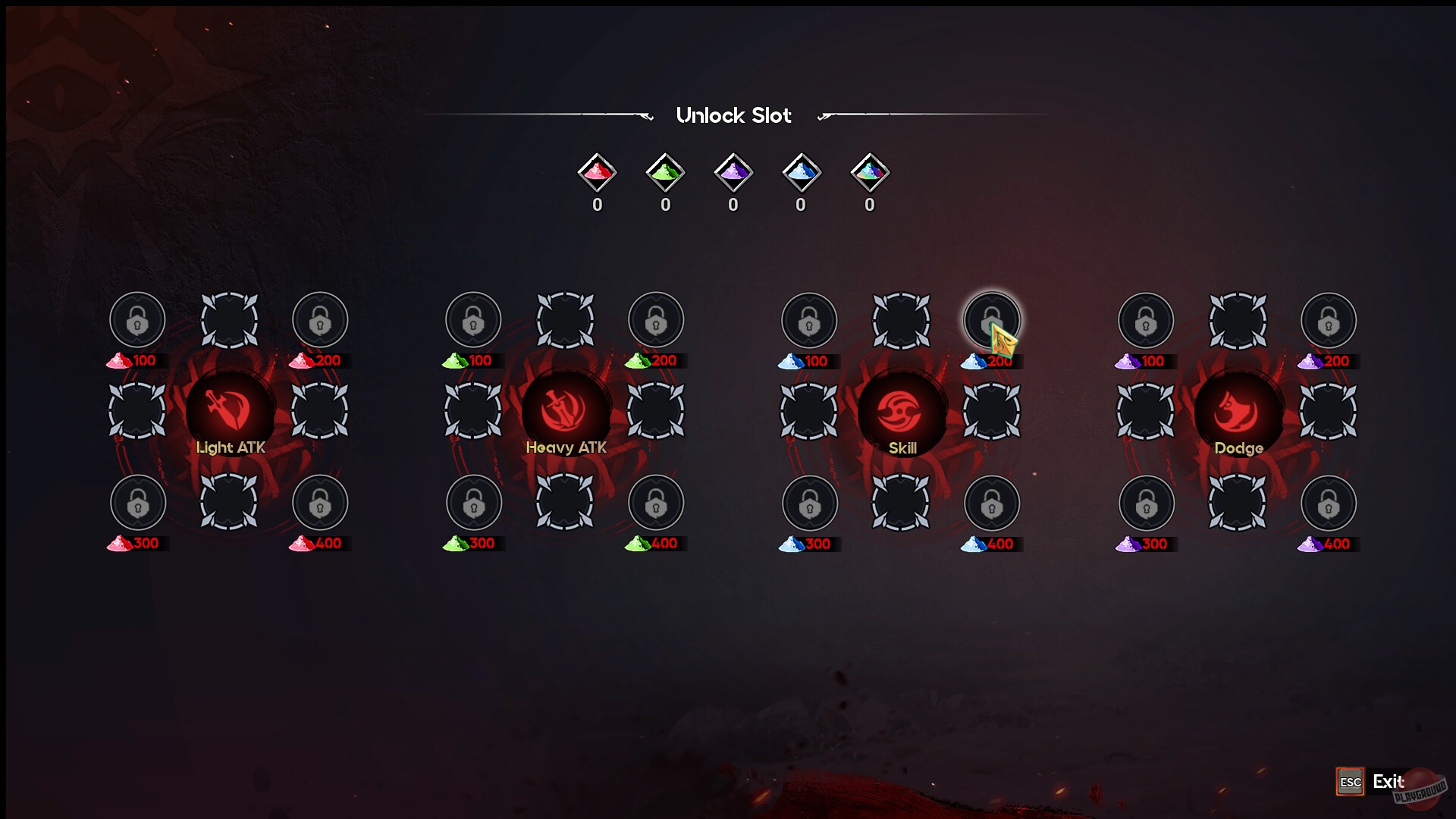Unlock the 300-cost Skill slot
This screenshot has height=819, width=1456.
point(808,503)
